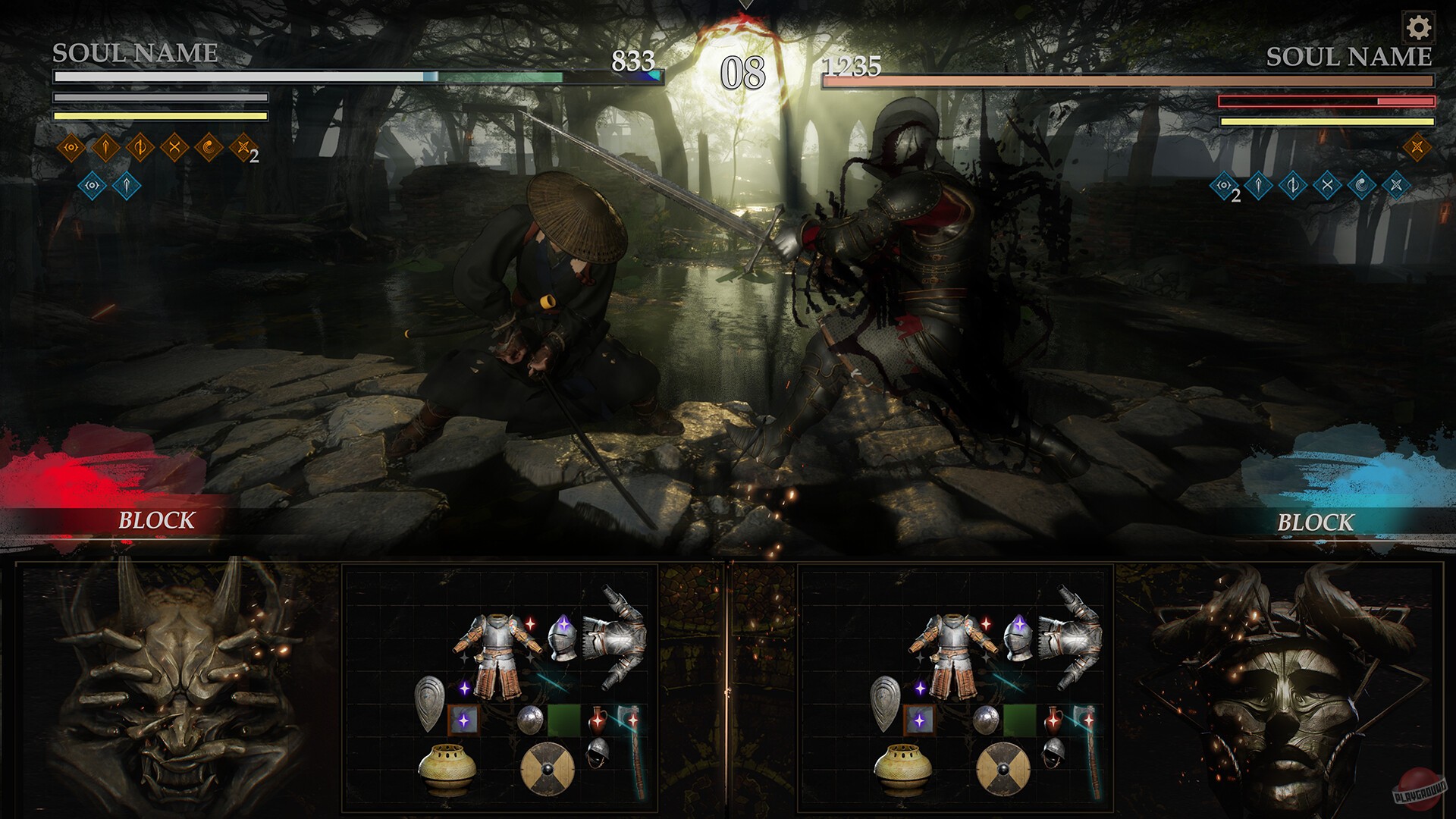Select the eye rune ability icon on left
Image resolution: width=1456 pixels, height=819 pixels.
(71, 148)
